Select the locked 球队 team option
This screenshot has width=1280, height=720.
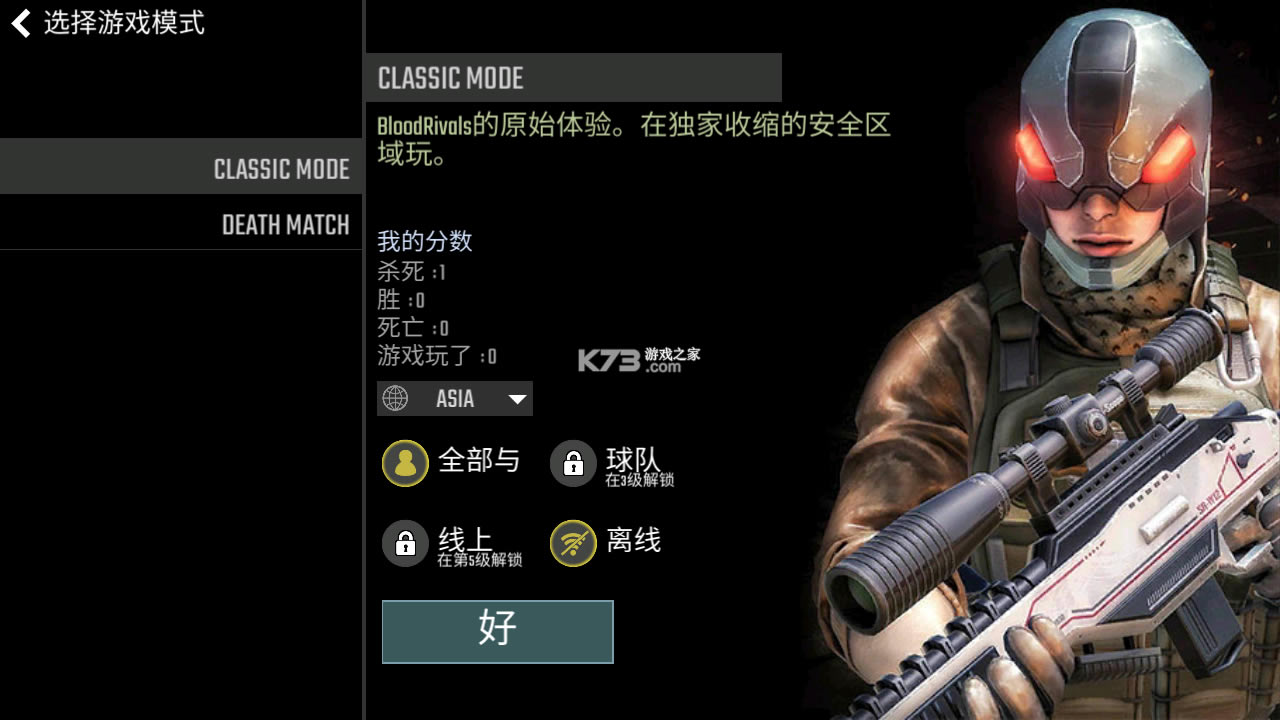coord(574,463)
